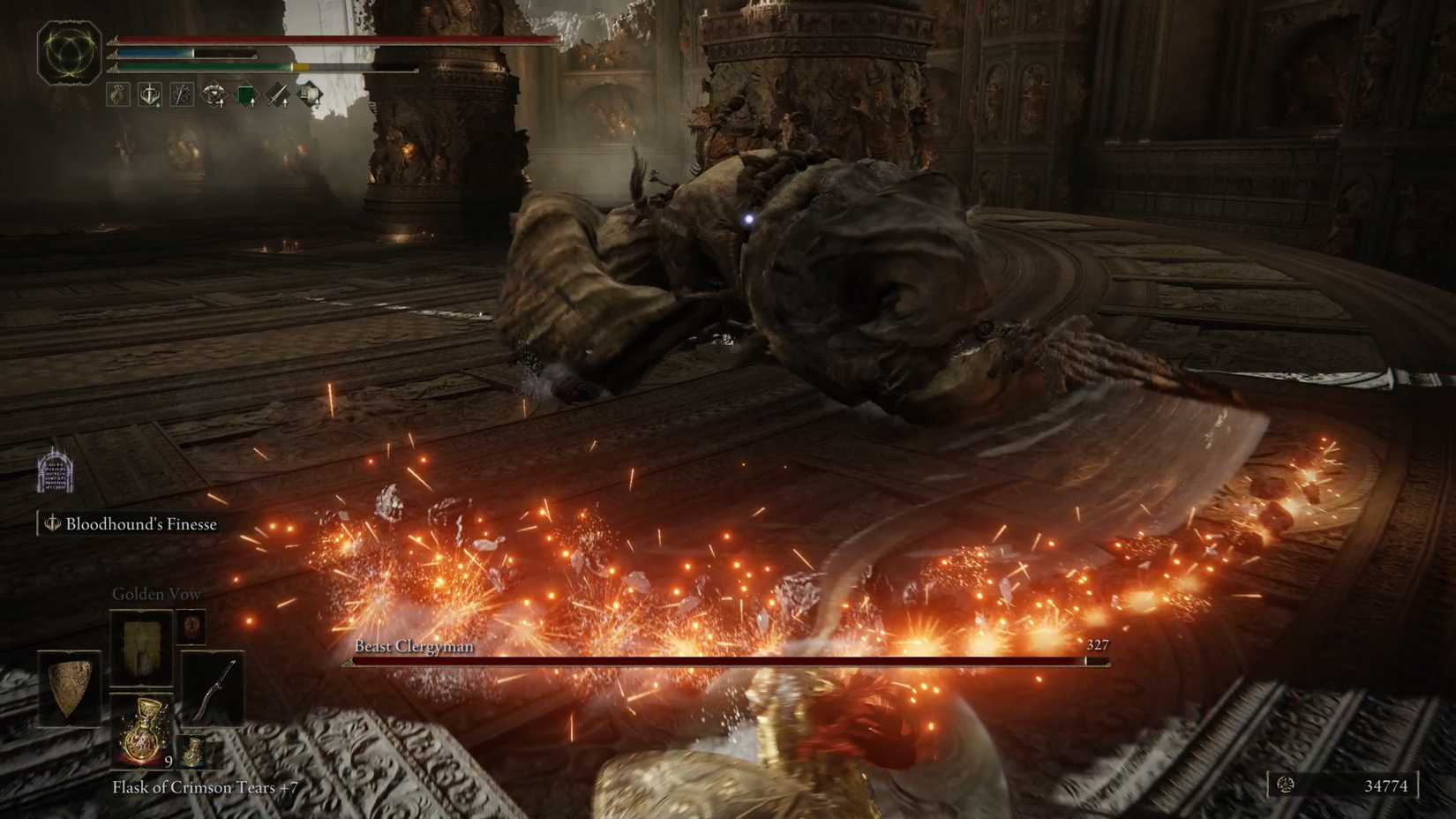Select the green damage-negation buff icon
The height and width of the screenshot is (819, 1456).
pos(246,94)
